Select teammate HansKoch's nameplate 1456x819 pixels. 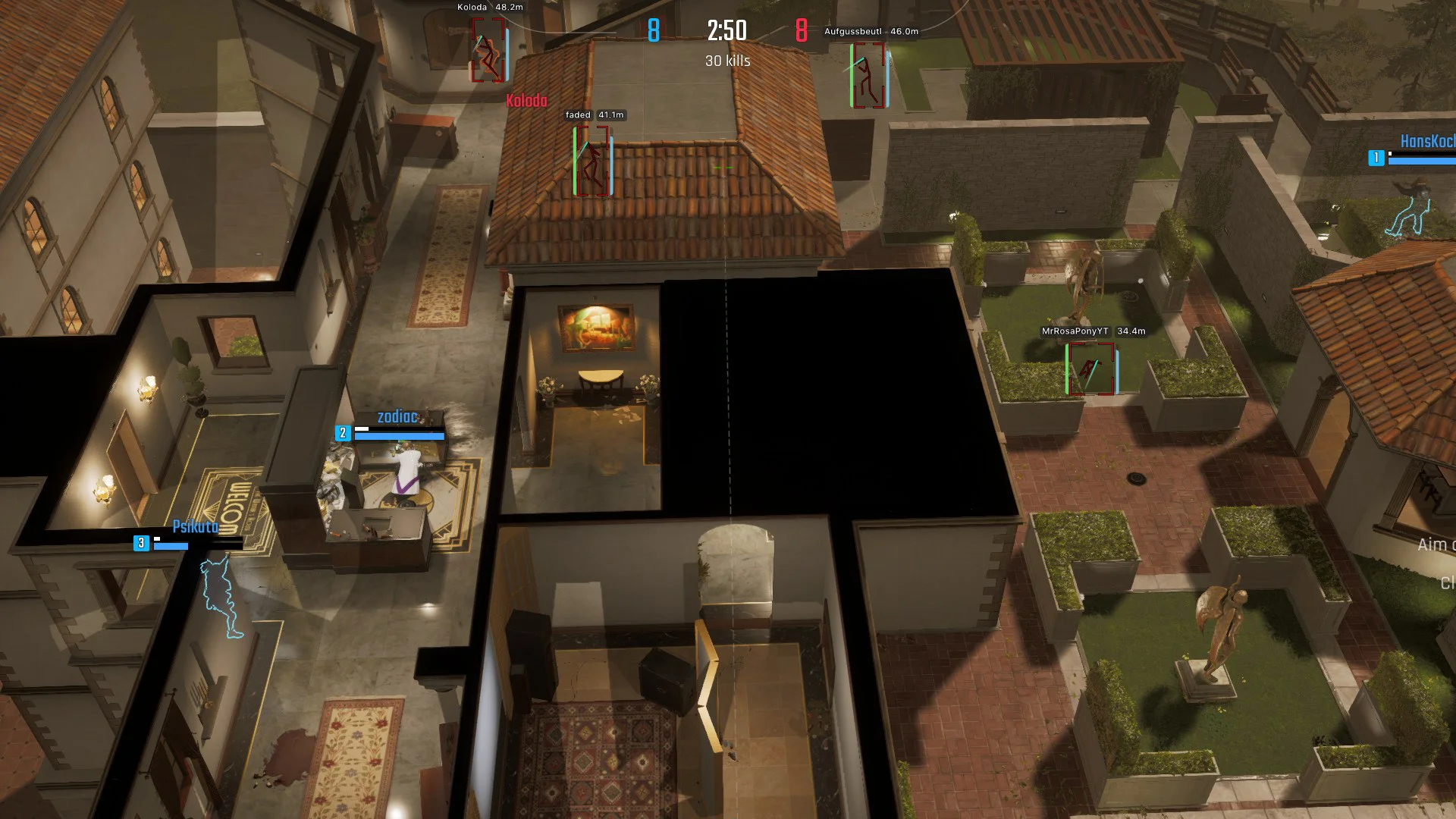coord(1427,142)
